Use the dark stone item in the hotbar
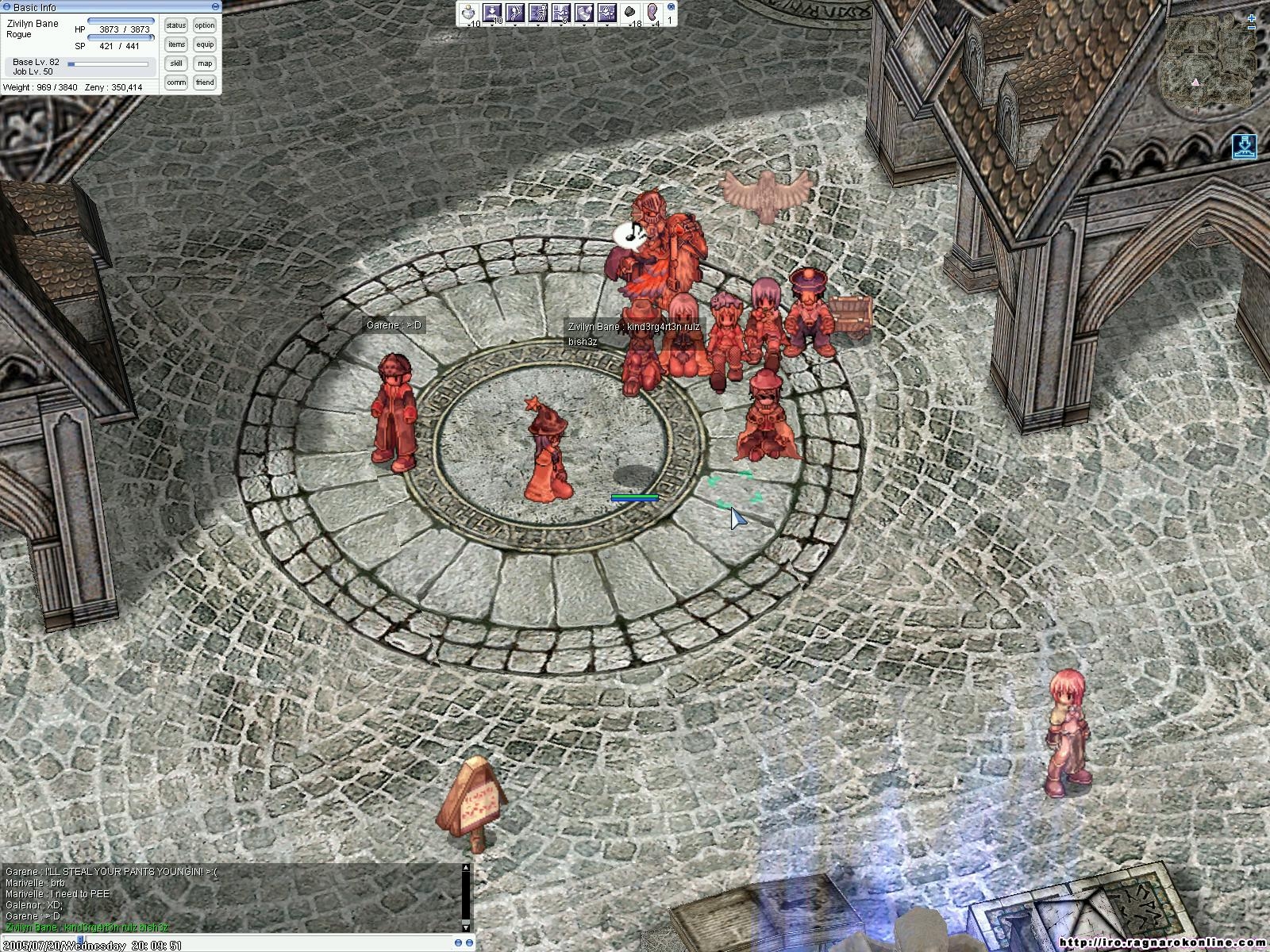The height and width of the screenshot is (952, 1270). click(631, 13)
